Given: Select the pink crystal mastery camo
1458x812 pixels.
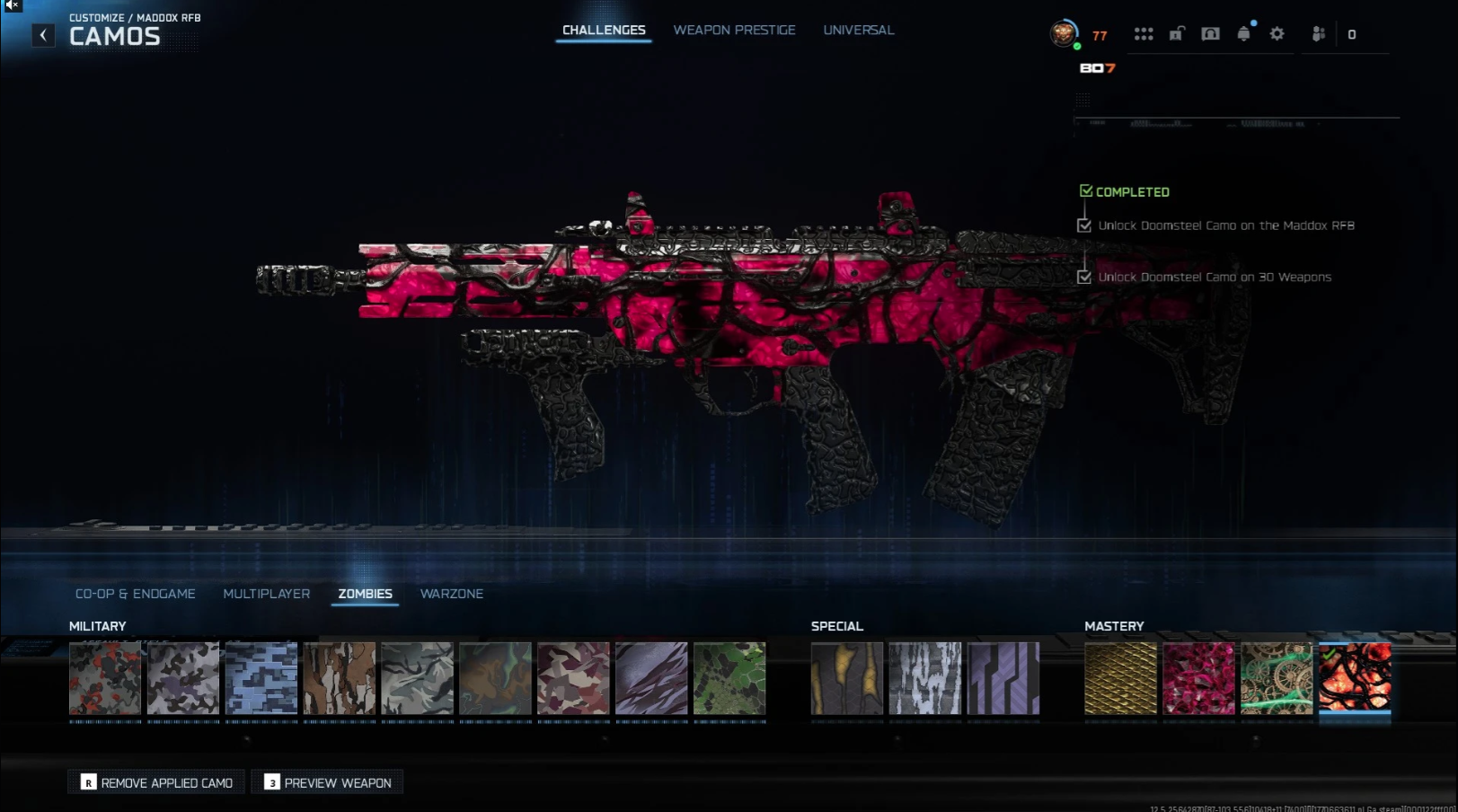Looking at the screenshot, I should click(1198, 678).
